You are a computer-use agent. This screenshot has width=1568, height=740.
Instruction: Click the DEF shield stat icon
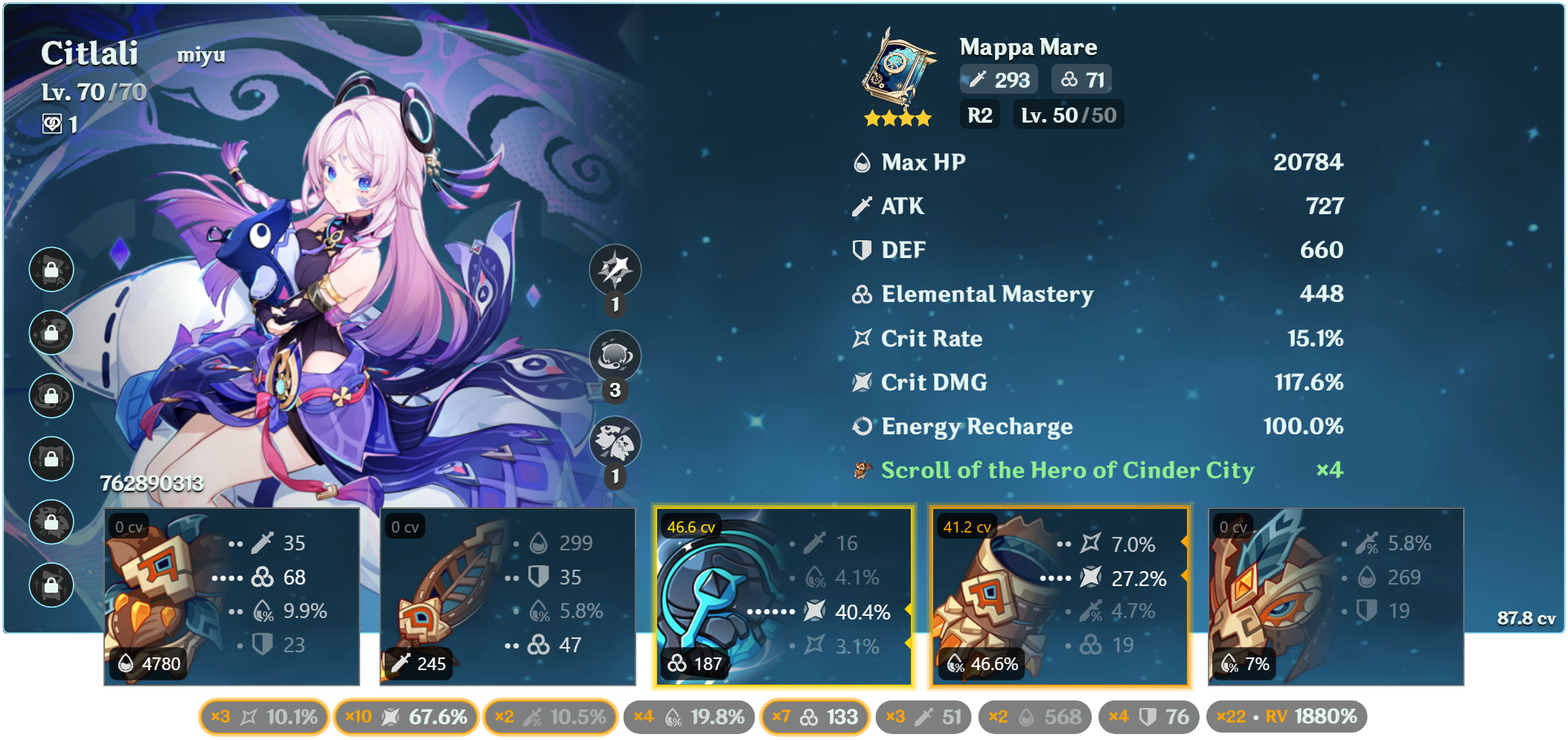pyautogui.click(x=861, y=250)
